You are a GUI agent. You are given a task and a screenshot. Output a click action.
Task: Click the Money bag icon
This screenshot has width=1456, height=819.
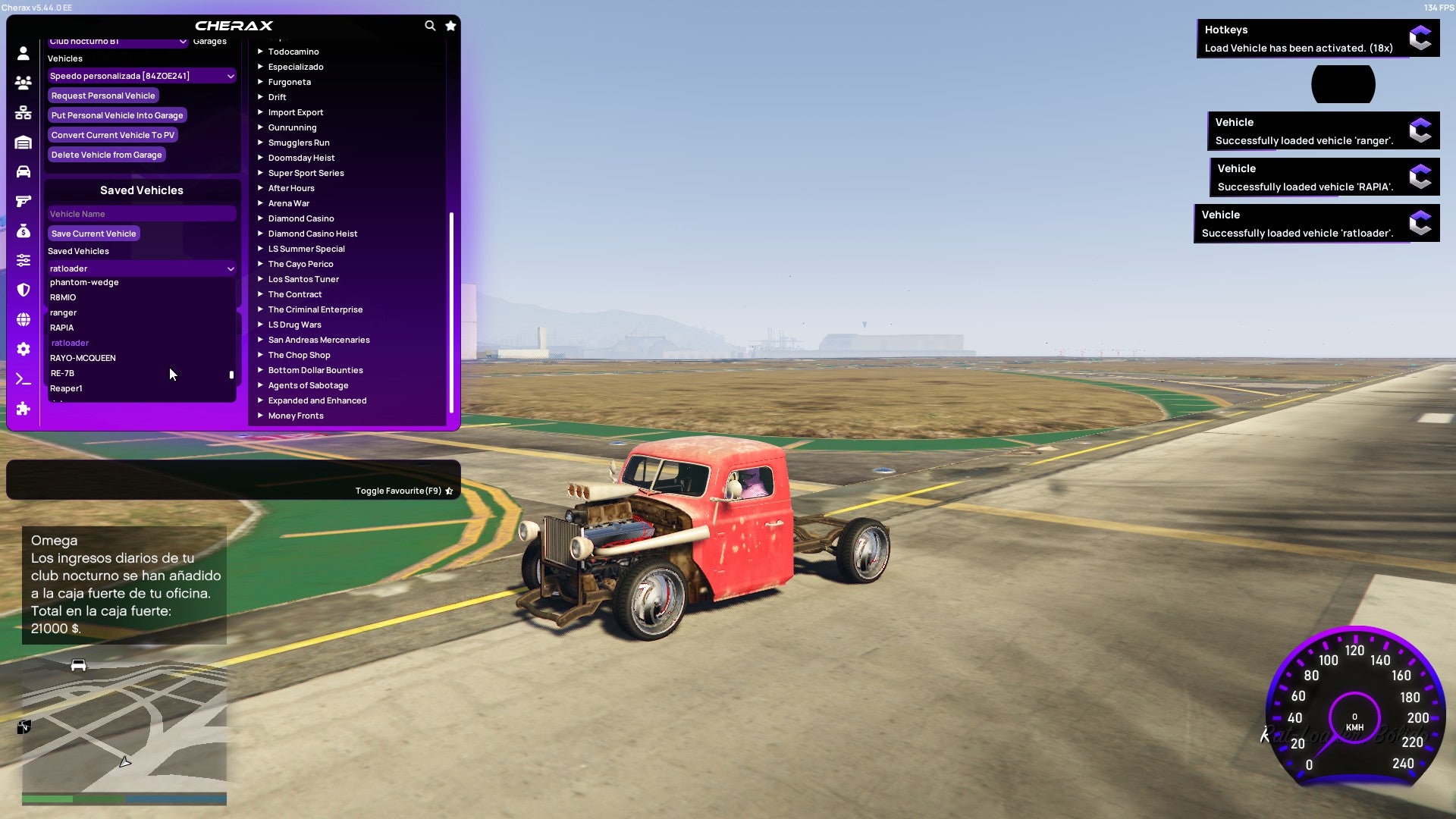coord(23,230)
